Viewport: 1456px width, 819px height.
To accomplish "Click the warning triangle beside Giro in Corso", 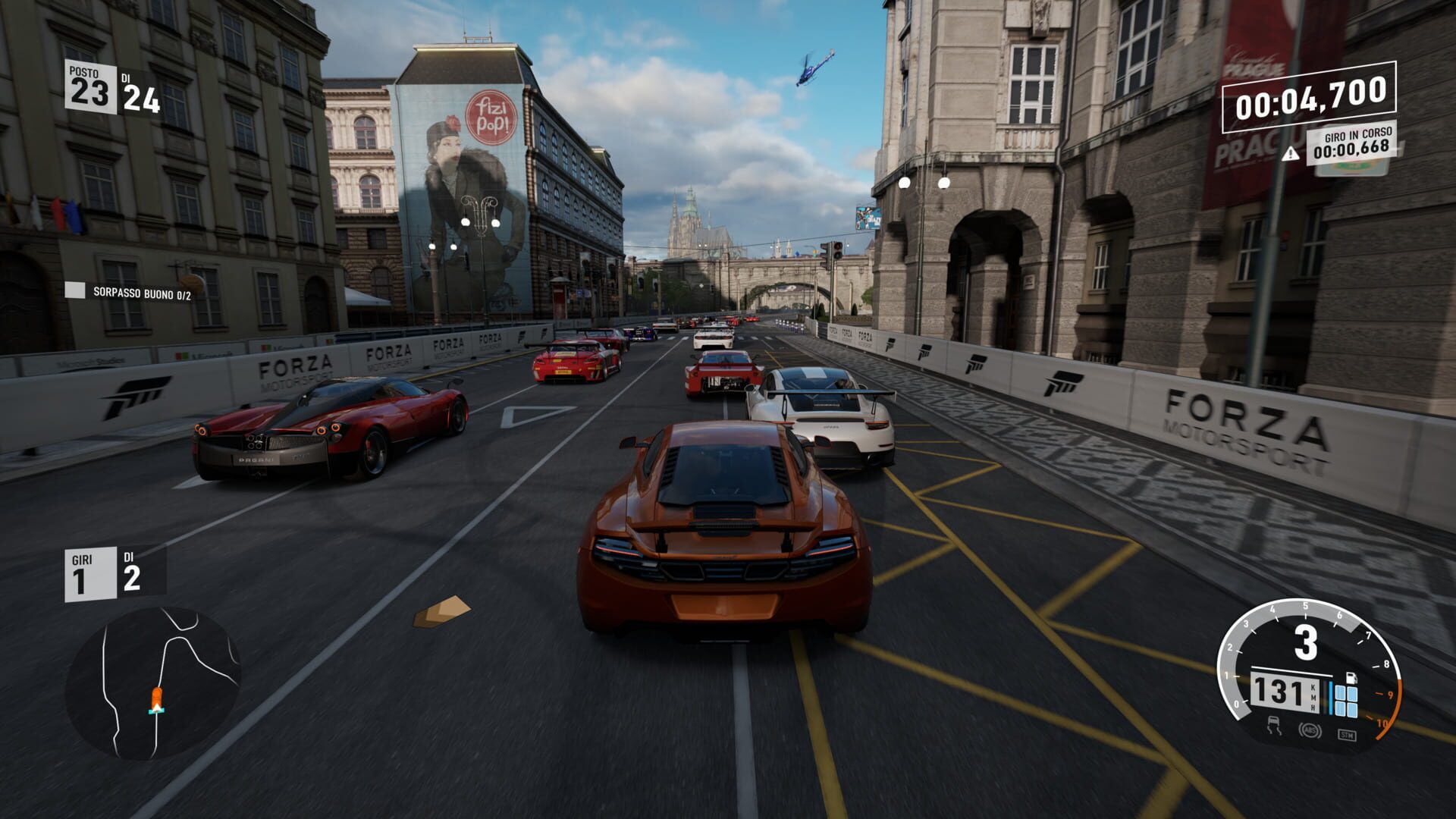I will [x=1290, y=155].
